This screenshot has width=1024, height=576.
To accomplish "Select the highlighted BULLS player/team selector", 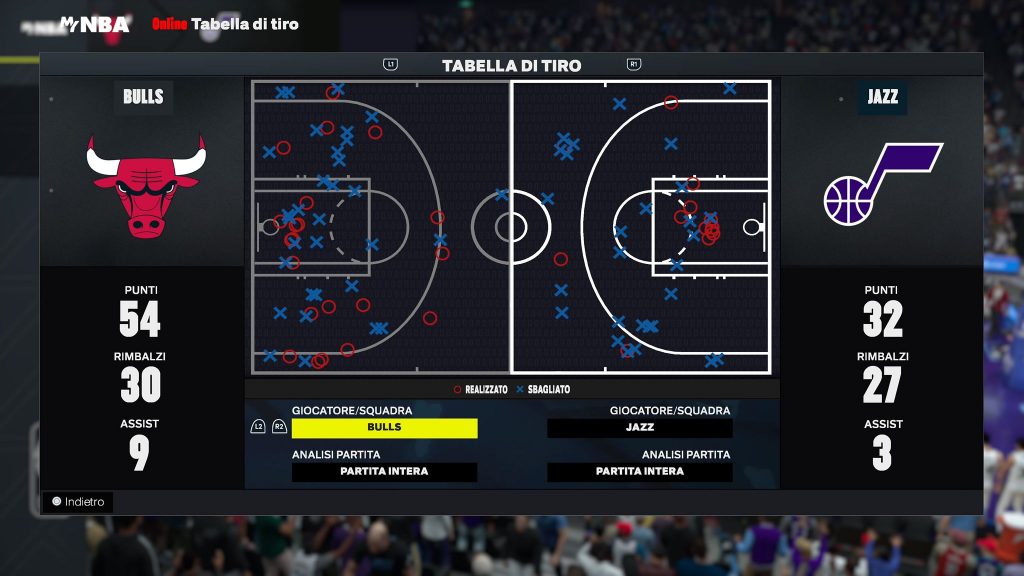I will click(x=384, y=428).
